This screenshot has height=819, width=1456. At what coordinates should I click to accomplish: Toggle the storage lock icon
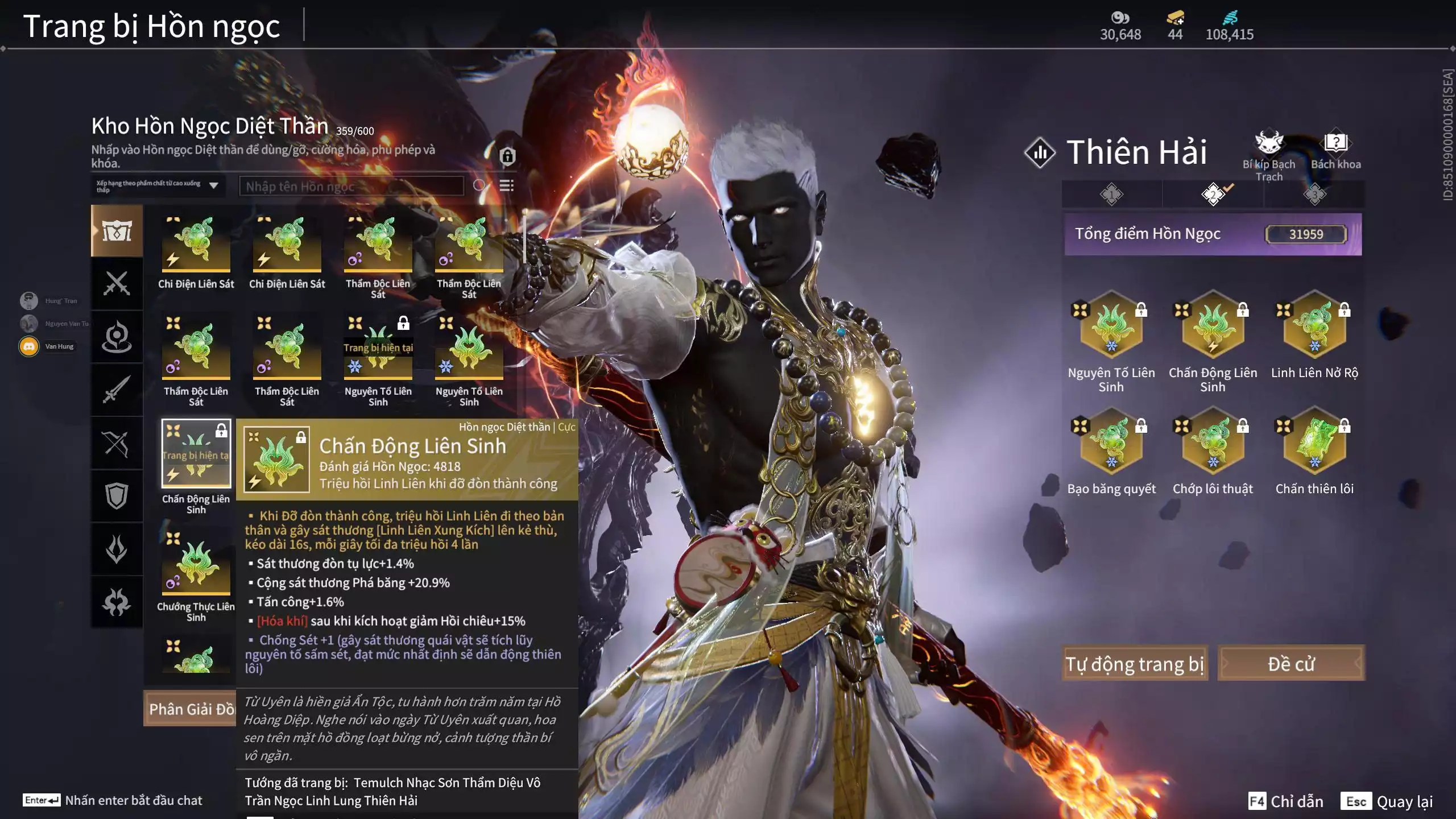tap(507, 156)
